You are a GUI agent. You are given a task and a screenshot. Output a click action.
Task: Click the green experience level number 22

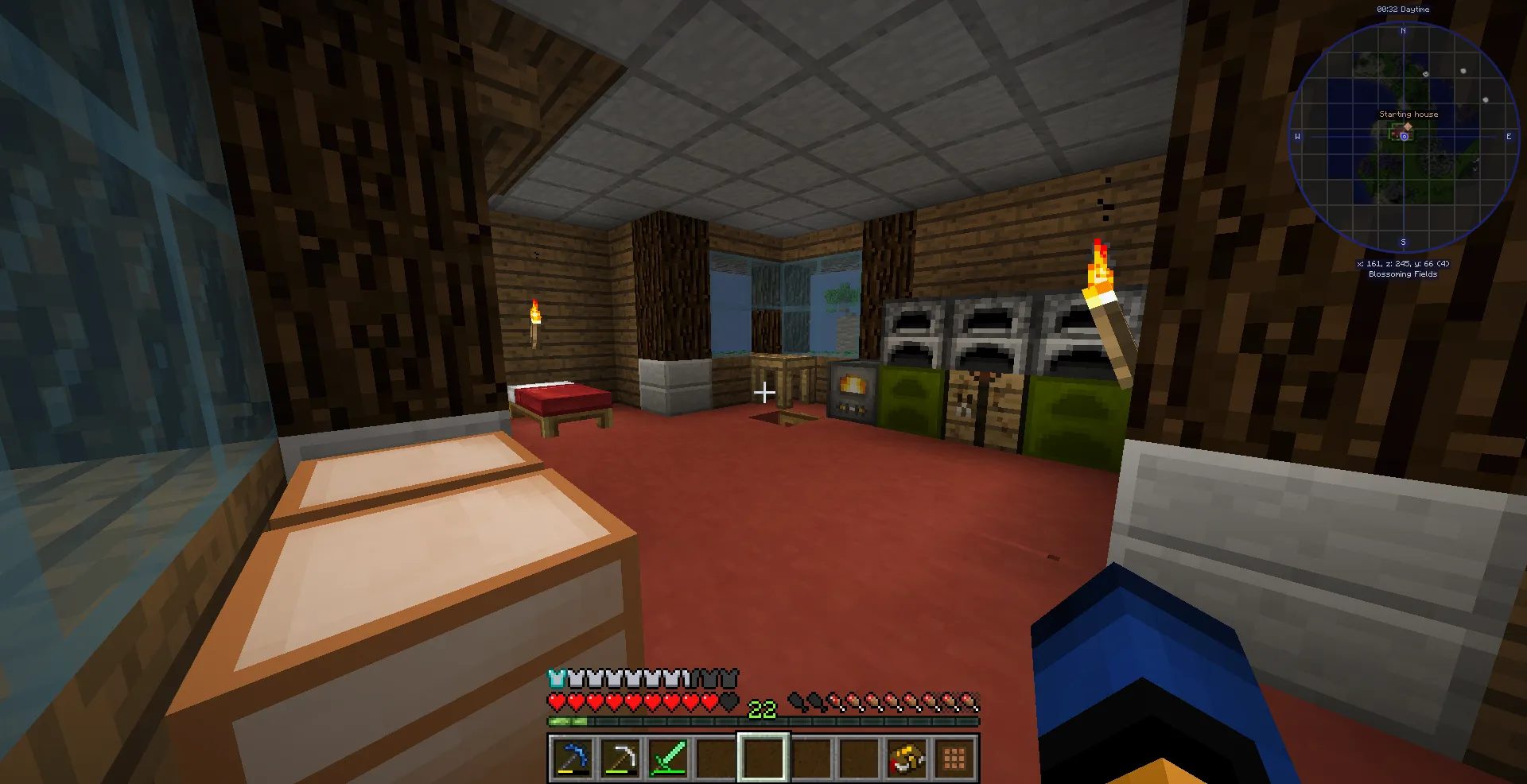click(x=762, y=708)
